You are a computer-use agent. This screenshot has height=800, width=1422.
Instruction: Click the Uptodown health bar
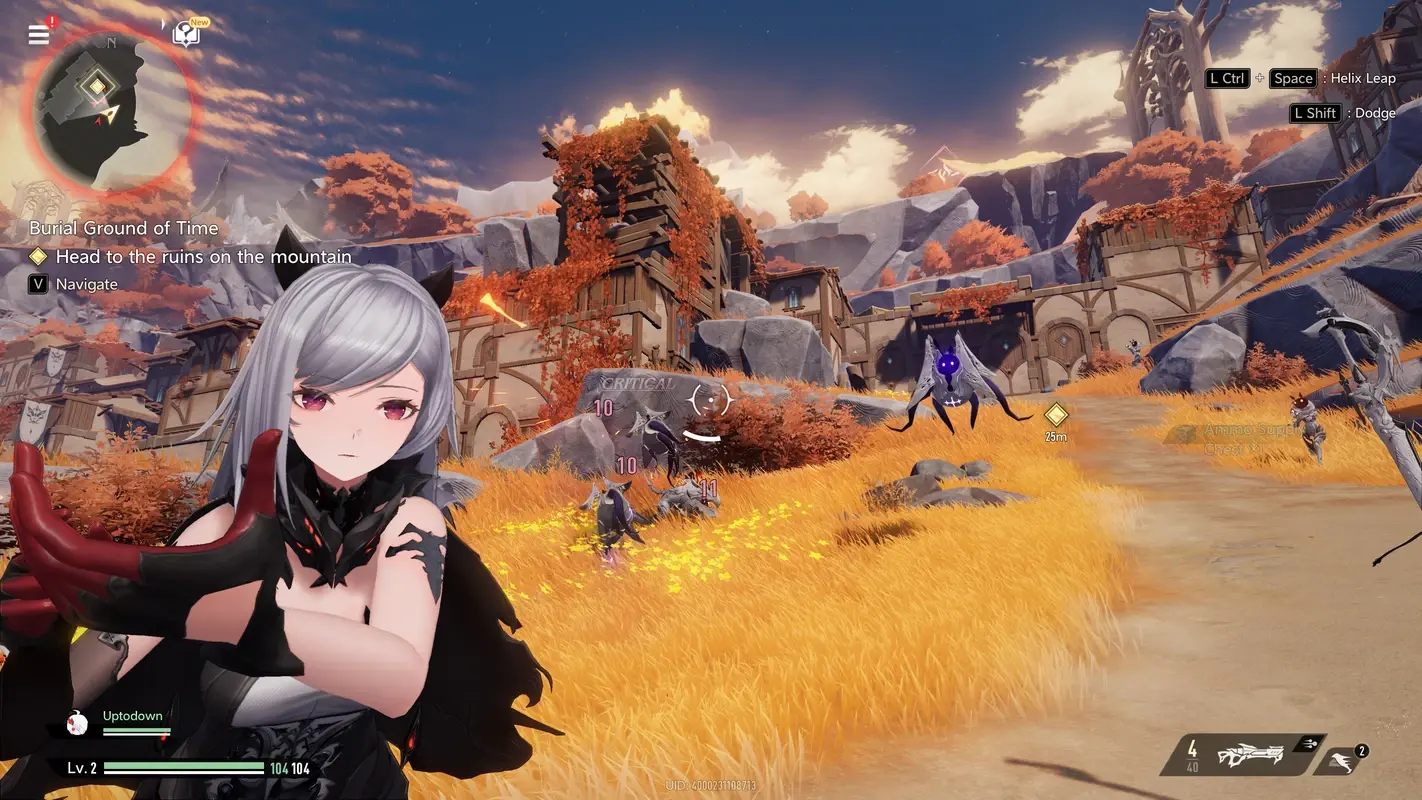(133, 729)
